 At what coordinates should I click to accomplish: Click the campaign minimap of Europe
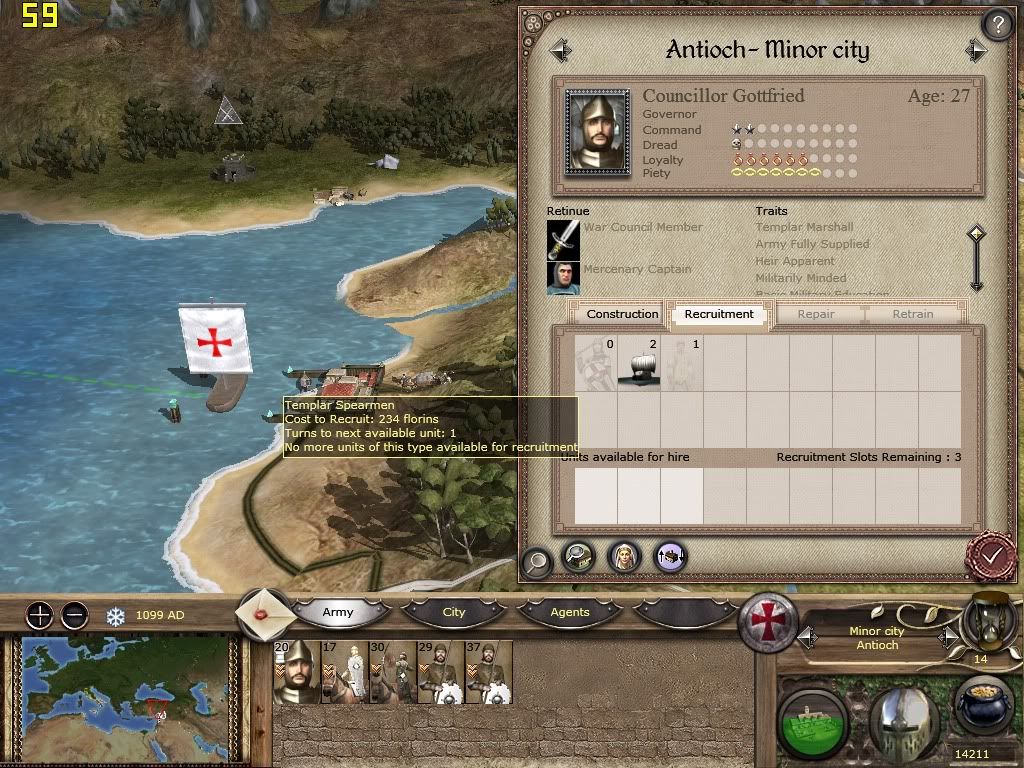(x=125, y=698)
